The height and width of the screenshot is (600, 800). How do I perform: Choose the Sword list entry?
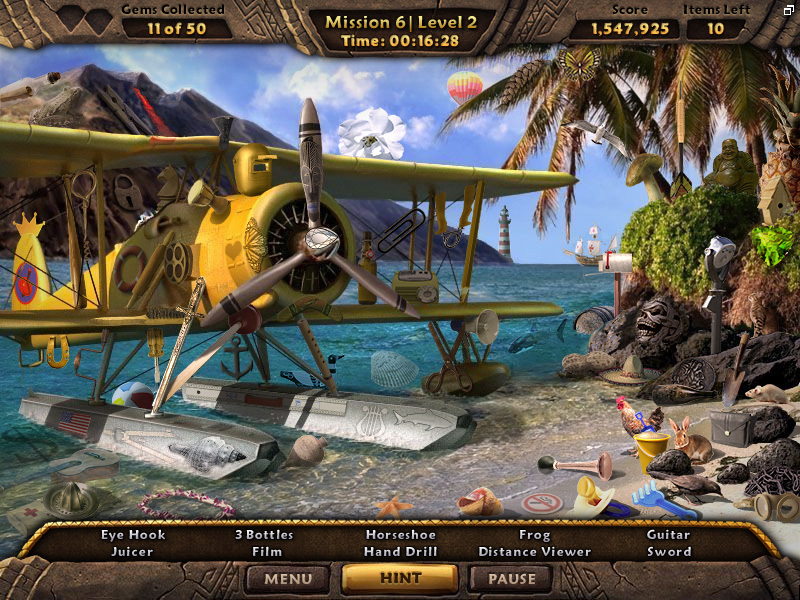click(x=668, y=551)
